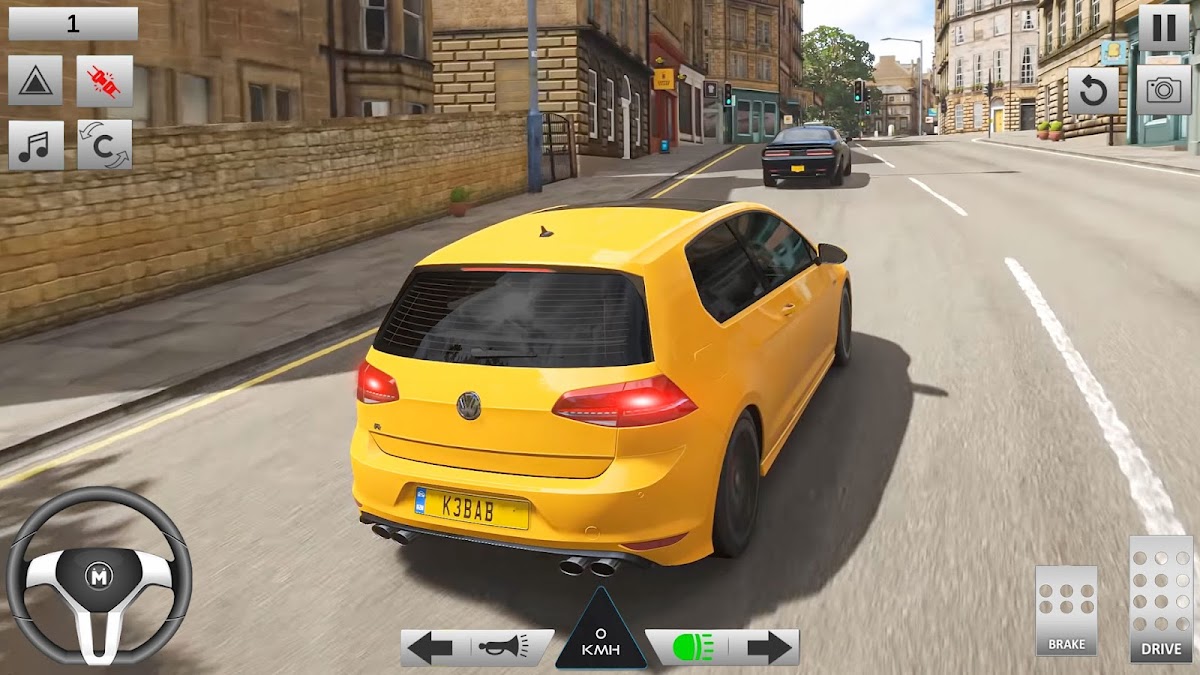Activate the left turn signal arrow
This screenshot has height=675, width=1200.
point(431,648)
